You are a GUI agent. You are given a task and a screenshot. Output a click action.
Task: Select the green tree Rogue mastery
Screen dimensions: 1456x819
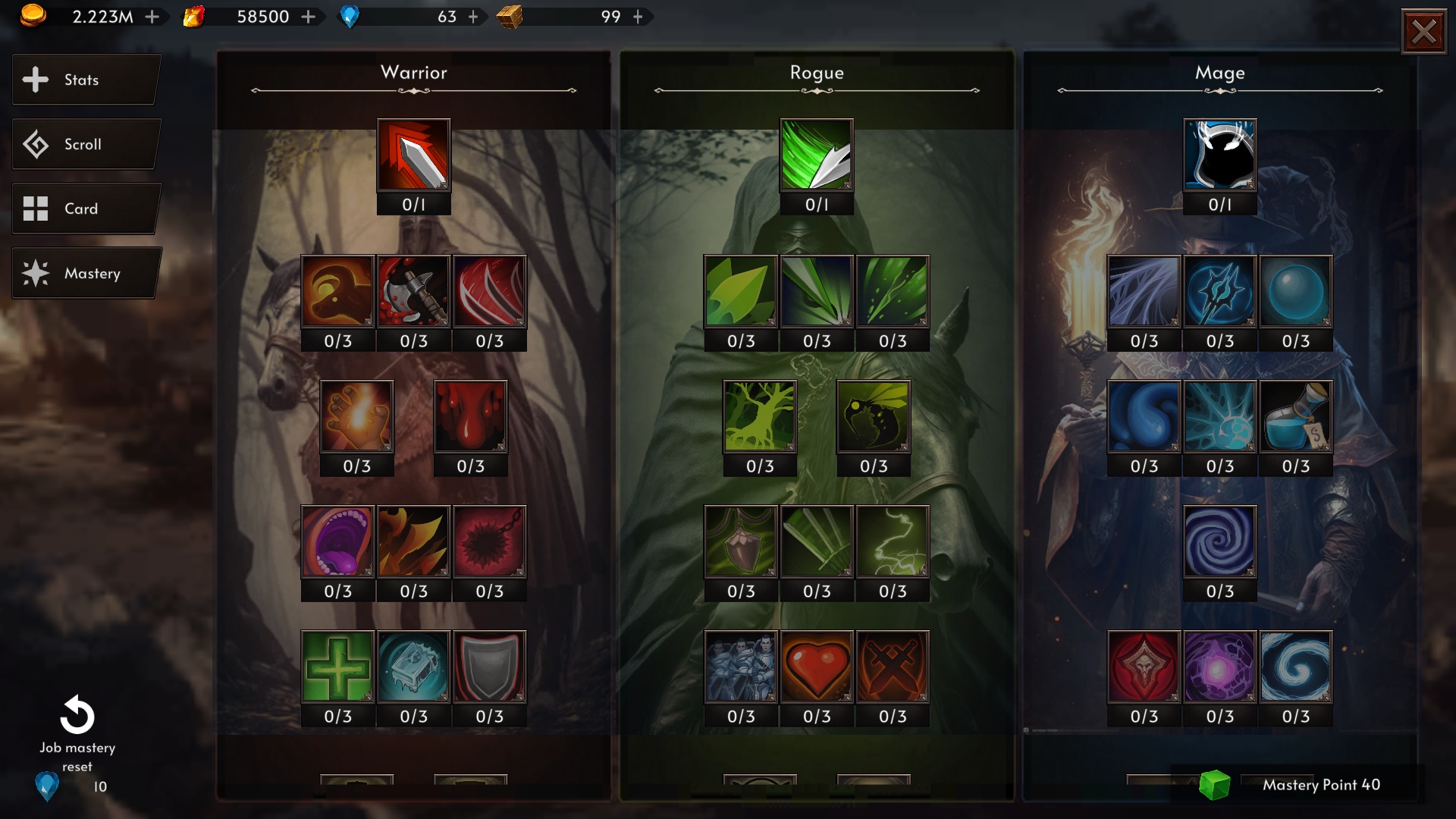point(759,416)
